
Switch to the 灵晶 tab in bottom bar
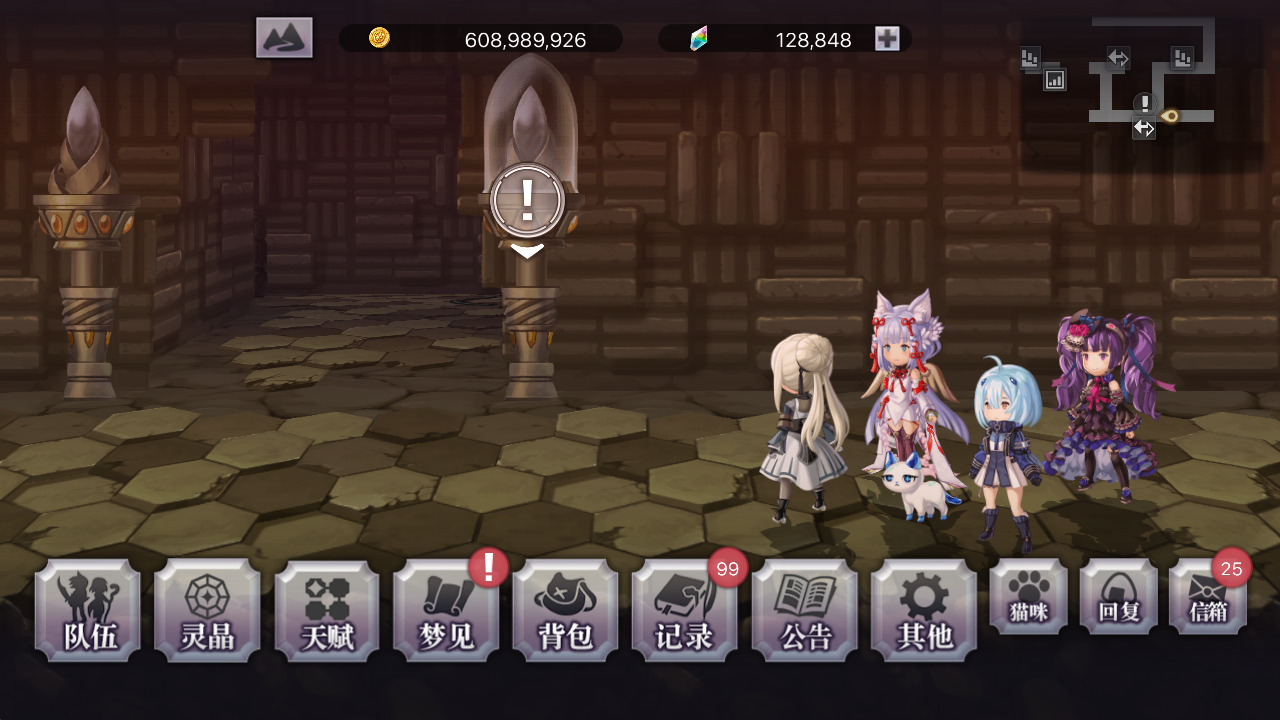pyautogui.click(x=207, y=610)
